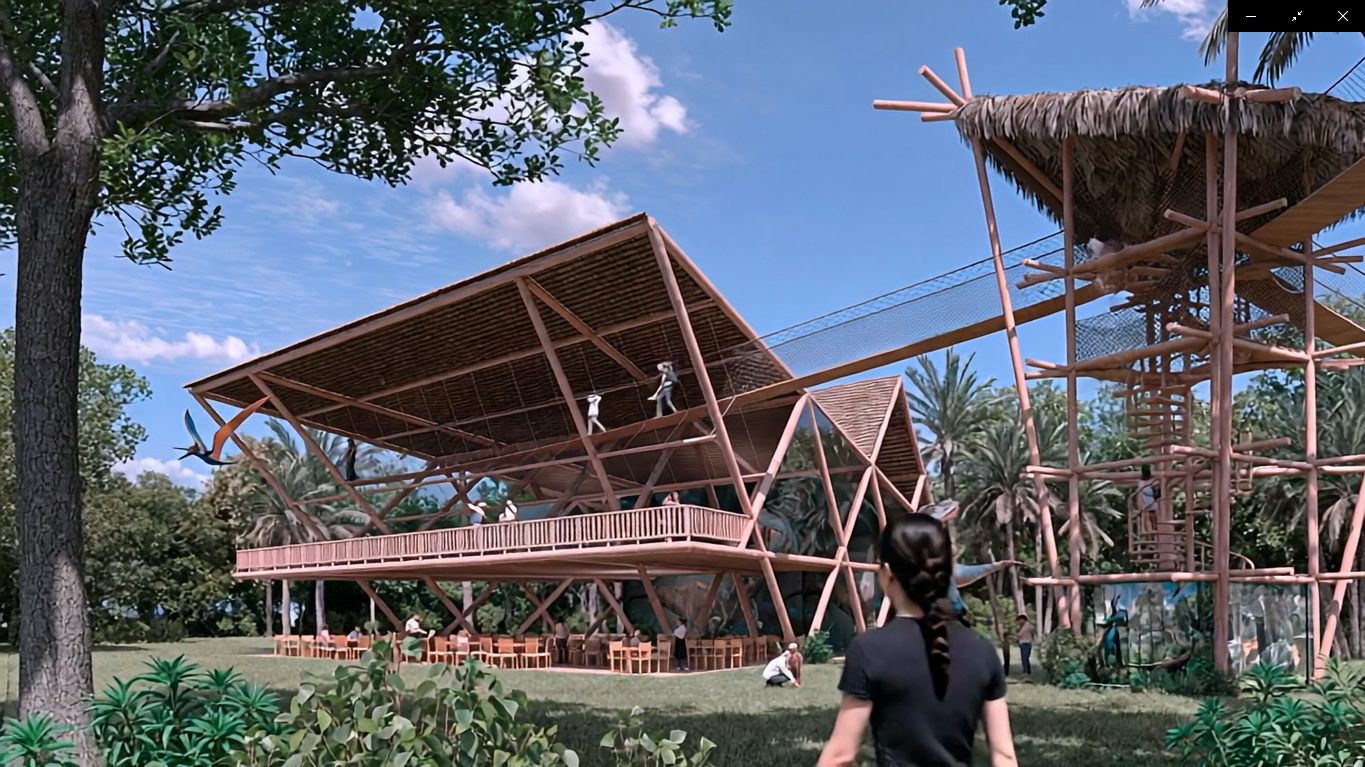Close the fullscreen image viewer

pyautogui.click(x=1343, y=16)
